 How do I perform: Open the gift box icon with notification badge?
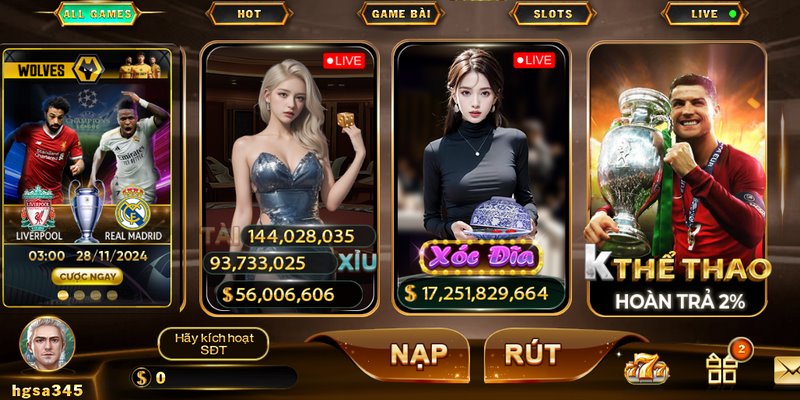pos(721,369)
